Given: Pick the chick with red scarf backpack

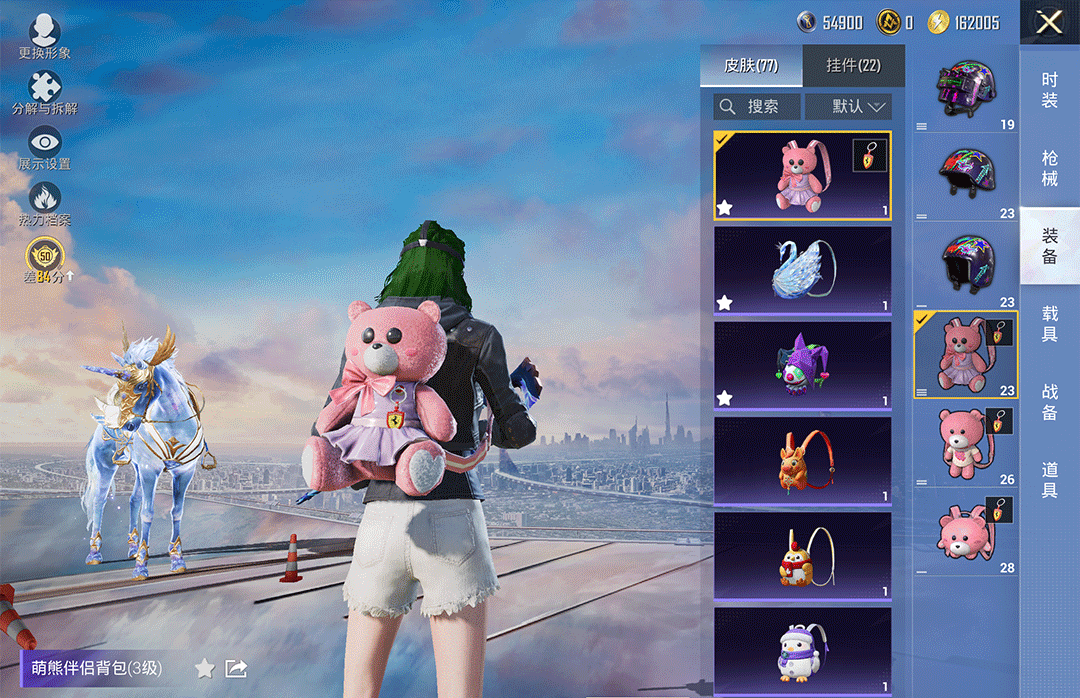Looking at the screenshot, I should click(802, 555).
